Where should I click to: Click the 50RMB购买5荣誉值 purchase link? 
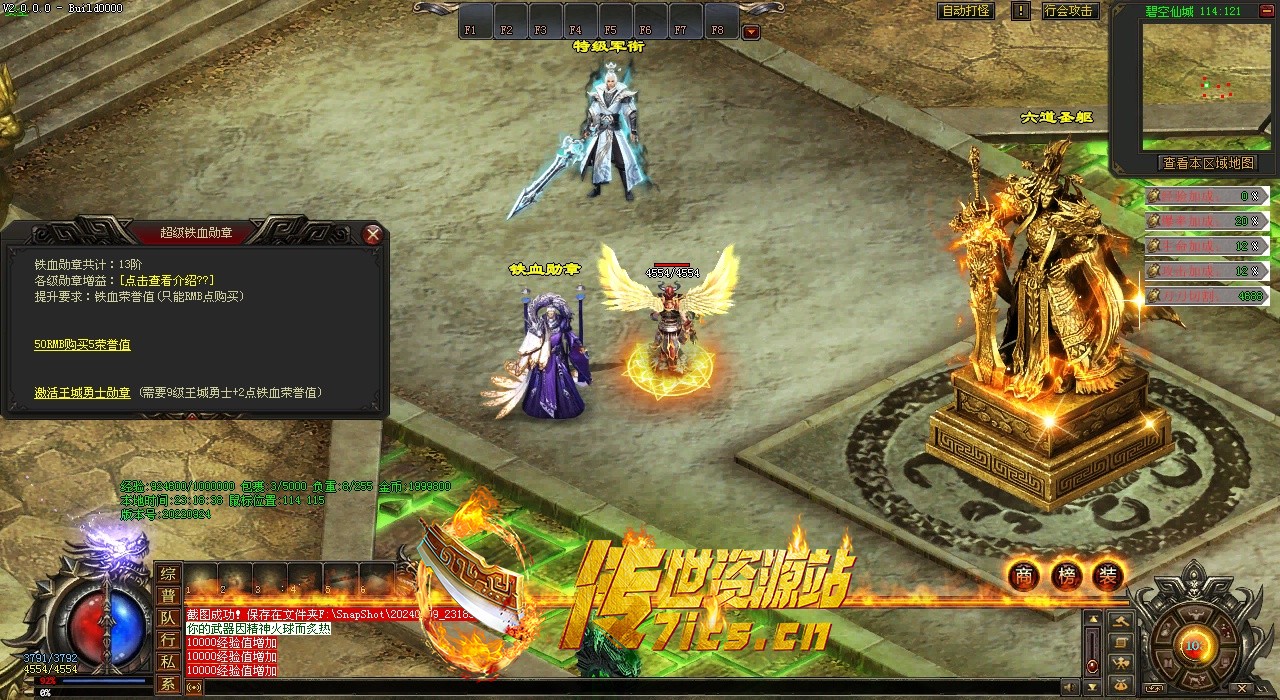(82, 345)
